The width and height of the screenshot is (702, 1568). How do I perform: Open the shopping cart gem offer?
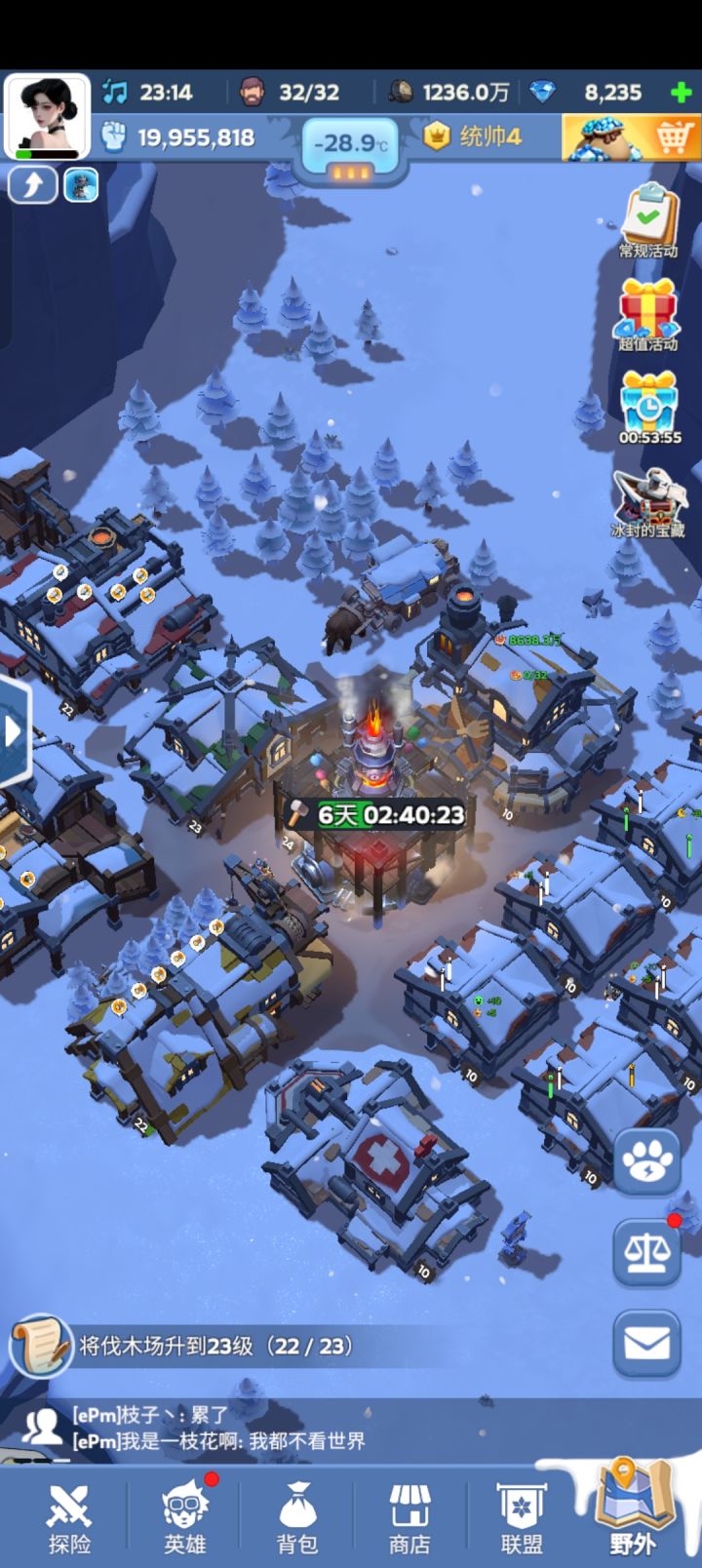[x=631, y=137]
